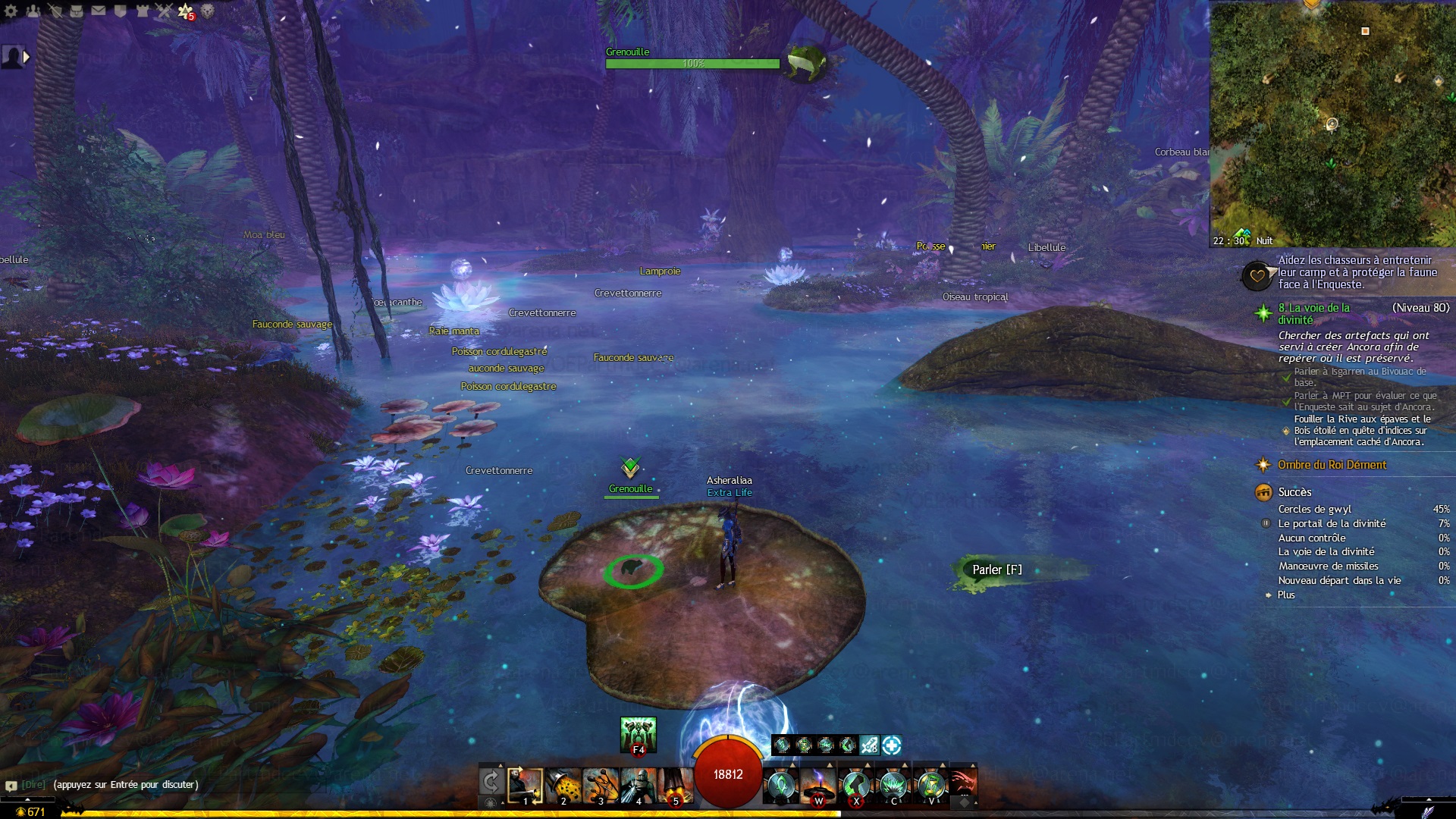Open the contacts and friends panel

point(33,11)
